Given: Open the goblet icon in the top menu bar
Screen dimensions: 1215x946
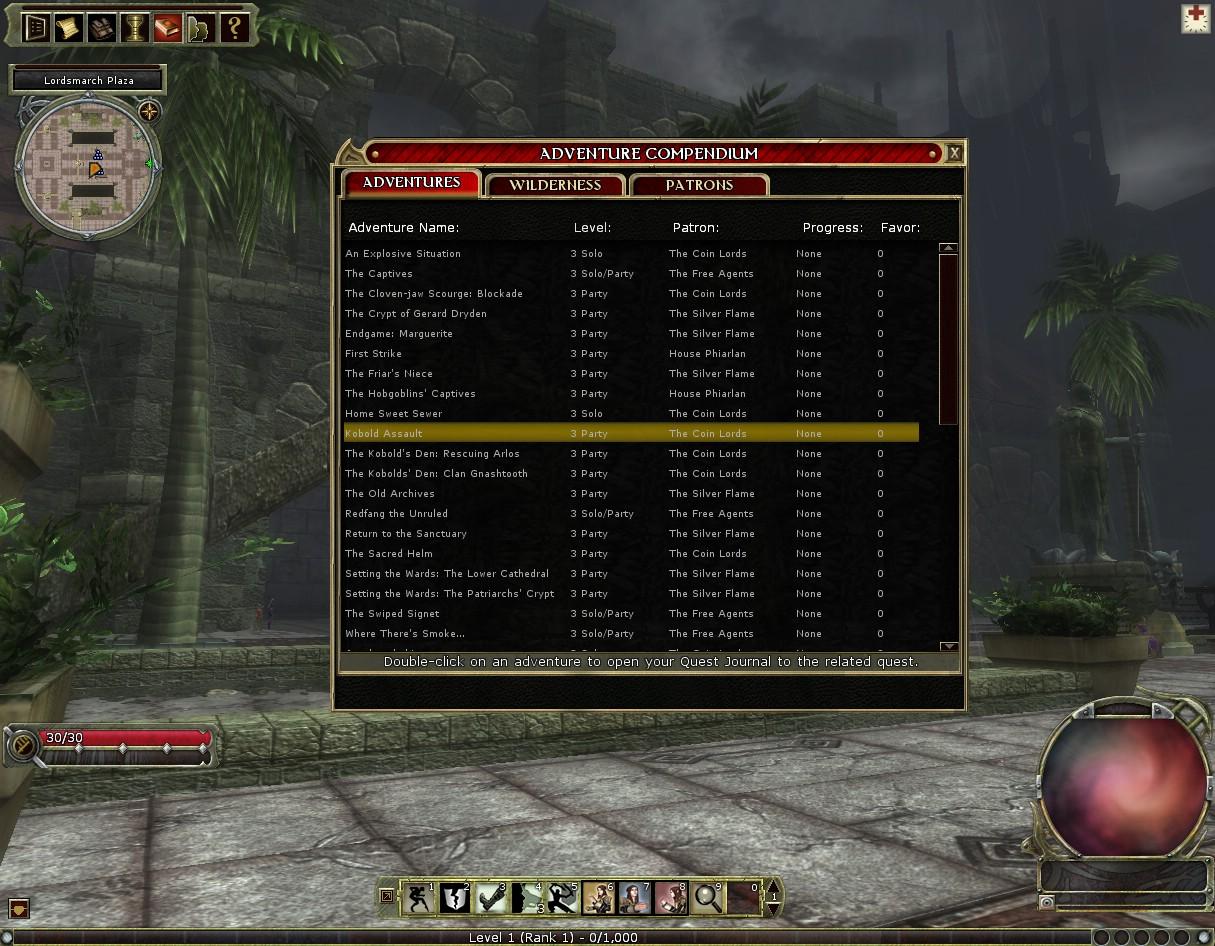Looking at the screenshot, I should pos(134,28).
